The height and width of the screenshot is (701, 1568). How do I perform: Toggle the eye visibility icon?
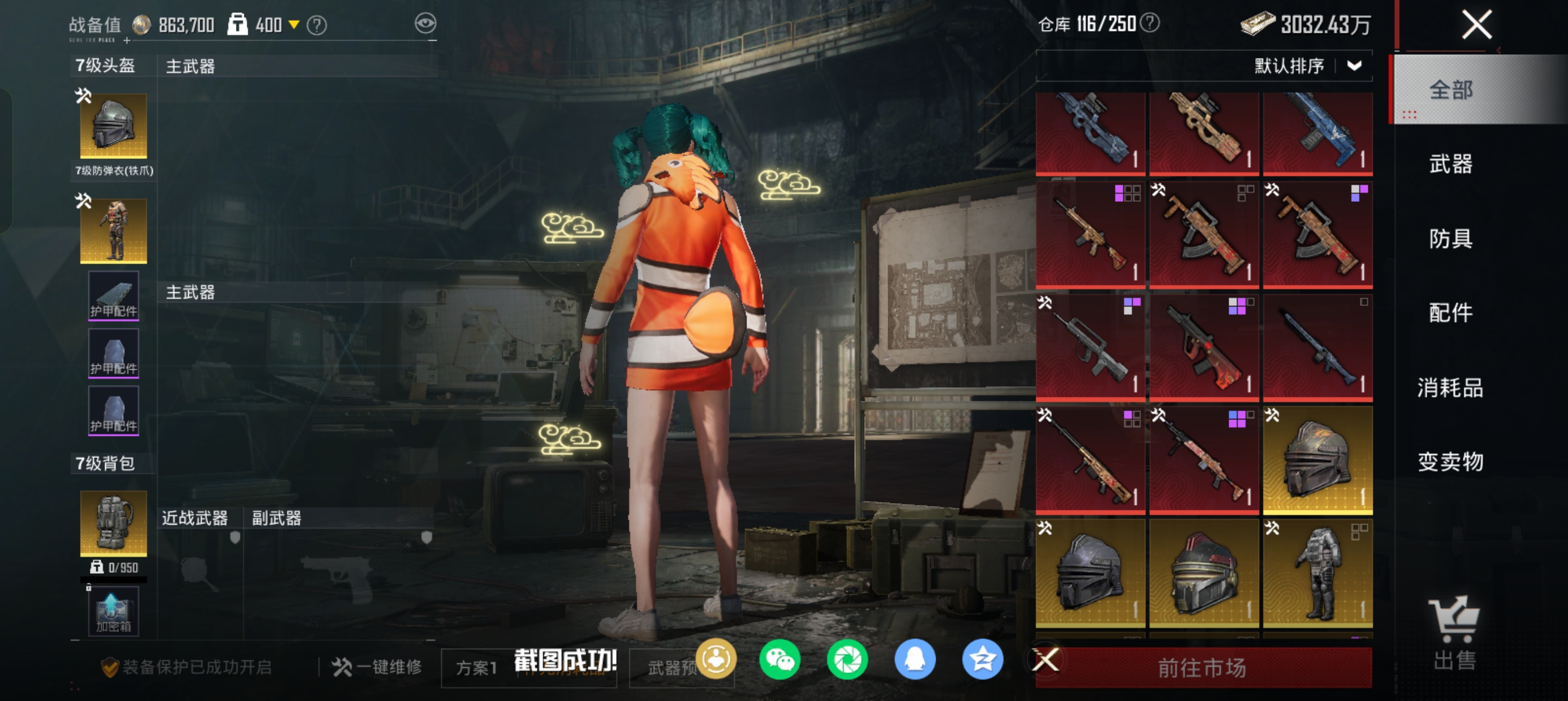[x=425, y=24]
